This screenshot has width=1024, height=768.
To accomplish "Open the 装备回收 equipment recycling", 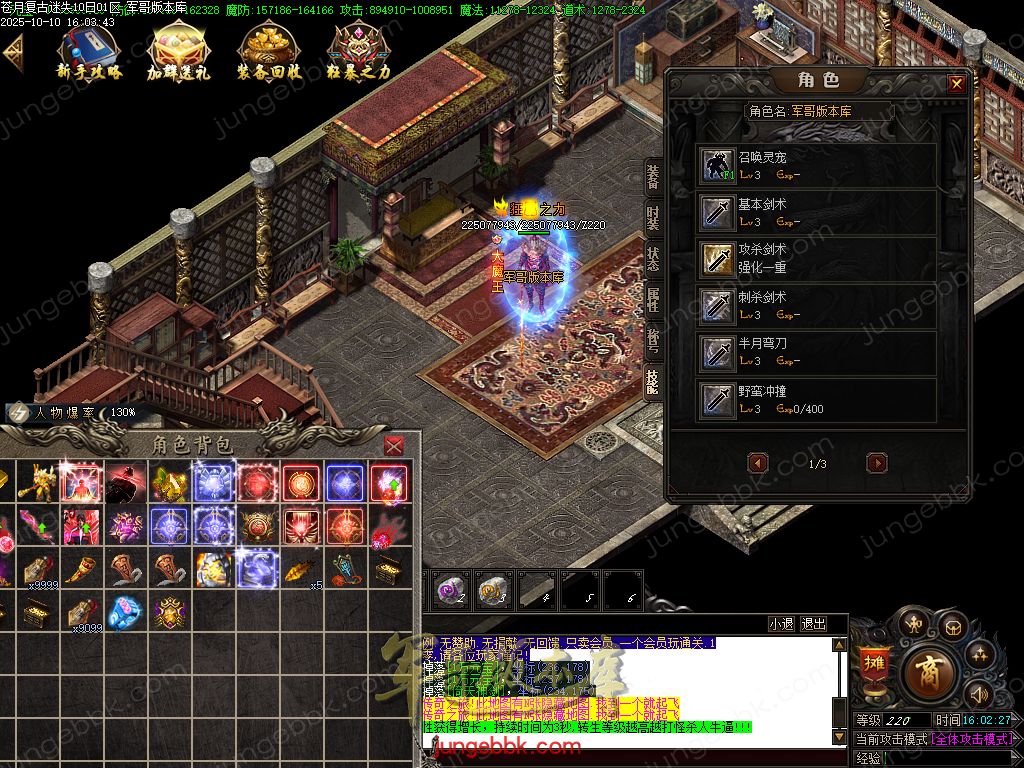I will pyautogui.click(x=269, y=52).
